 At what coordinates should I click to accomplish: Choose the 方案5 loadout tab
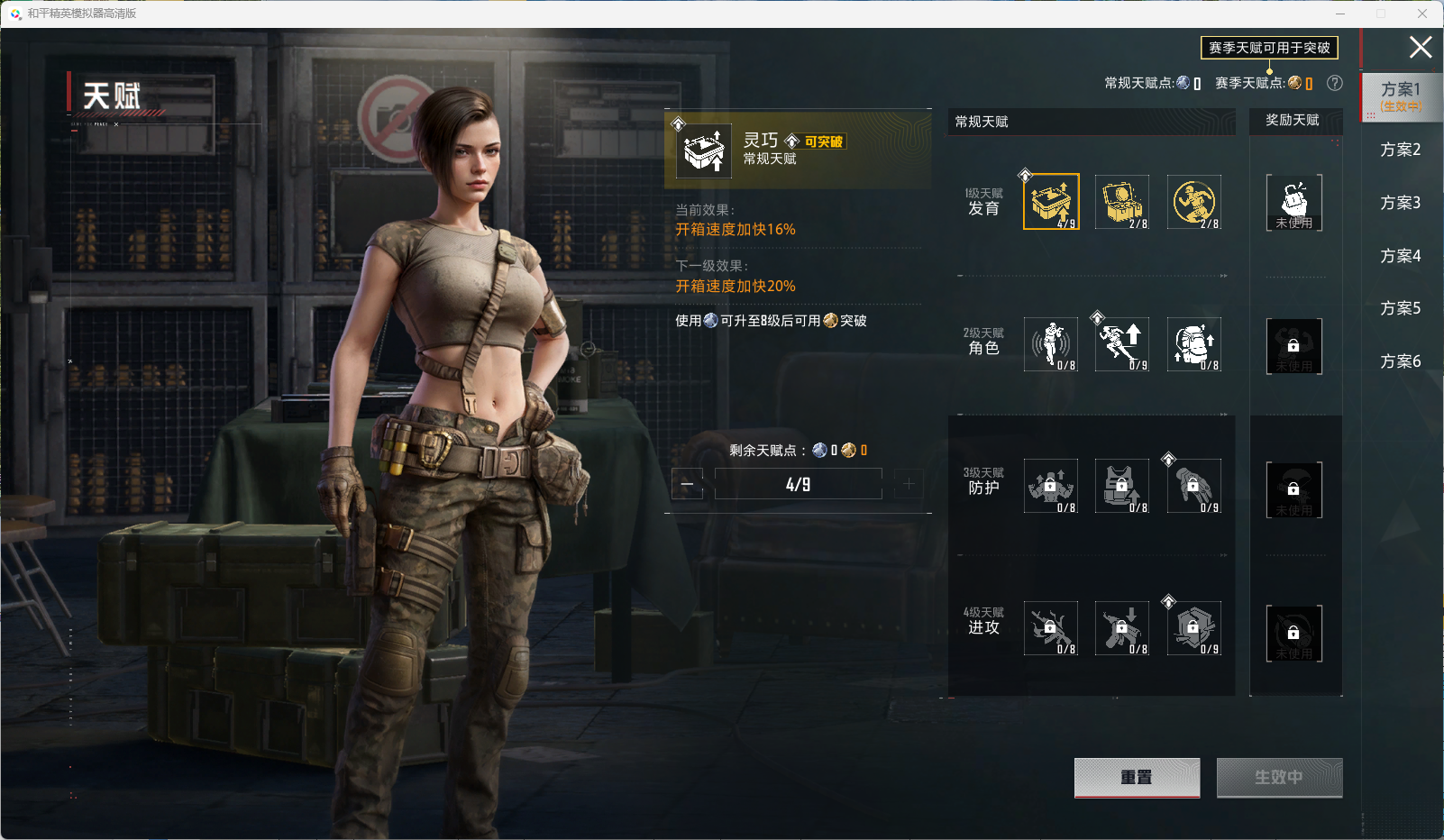tap(1400, 308)
